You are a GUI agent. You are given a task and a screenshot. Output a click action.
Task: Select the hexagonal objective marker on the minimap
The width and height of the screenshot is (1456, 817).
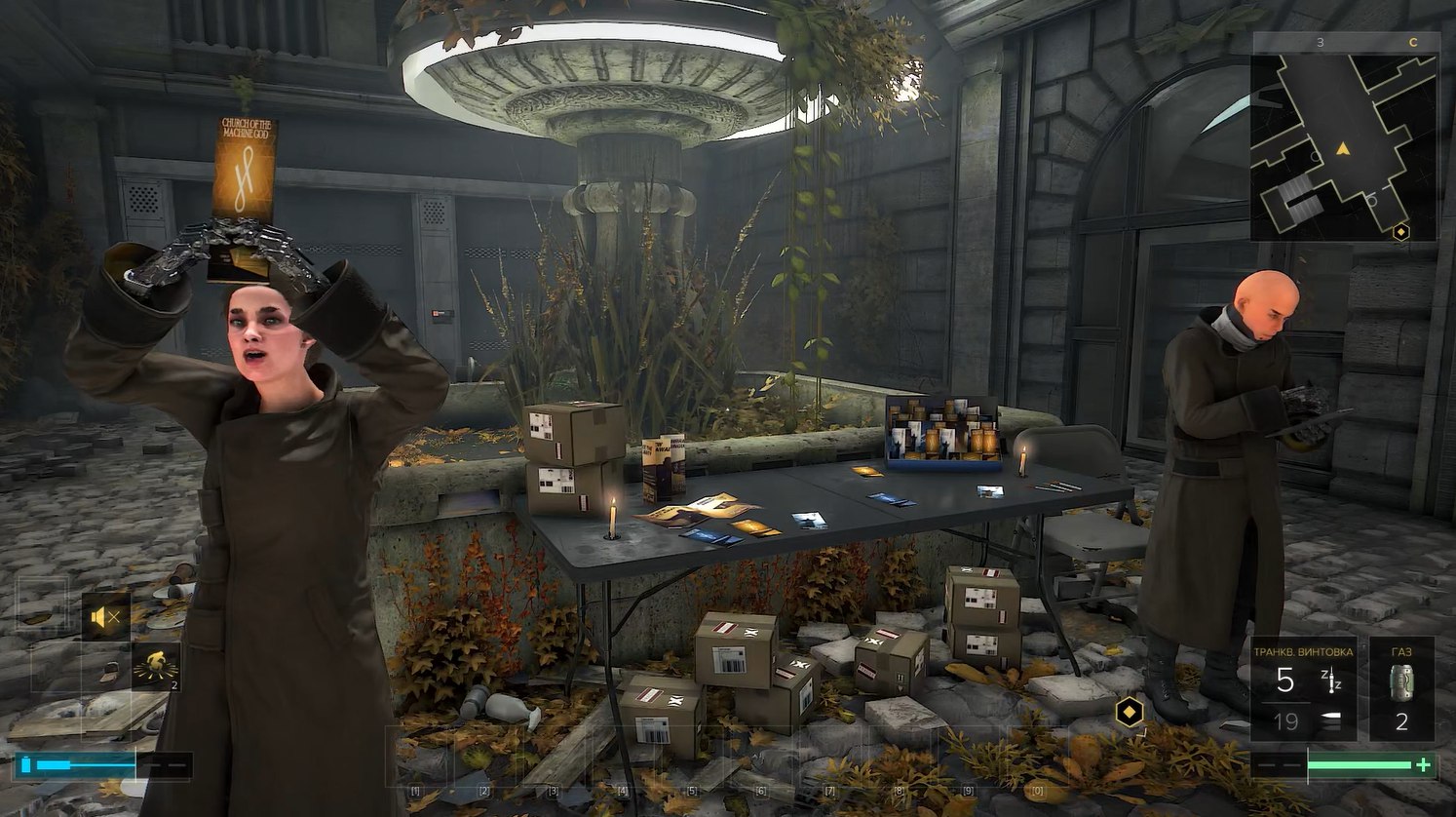(x=1401, y=232)
